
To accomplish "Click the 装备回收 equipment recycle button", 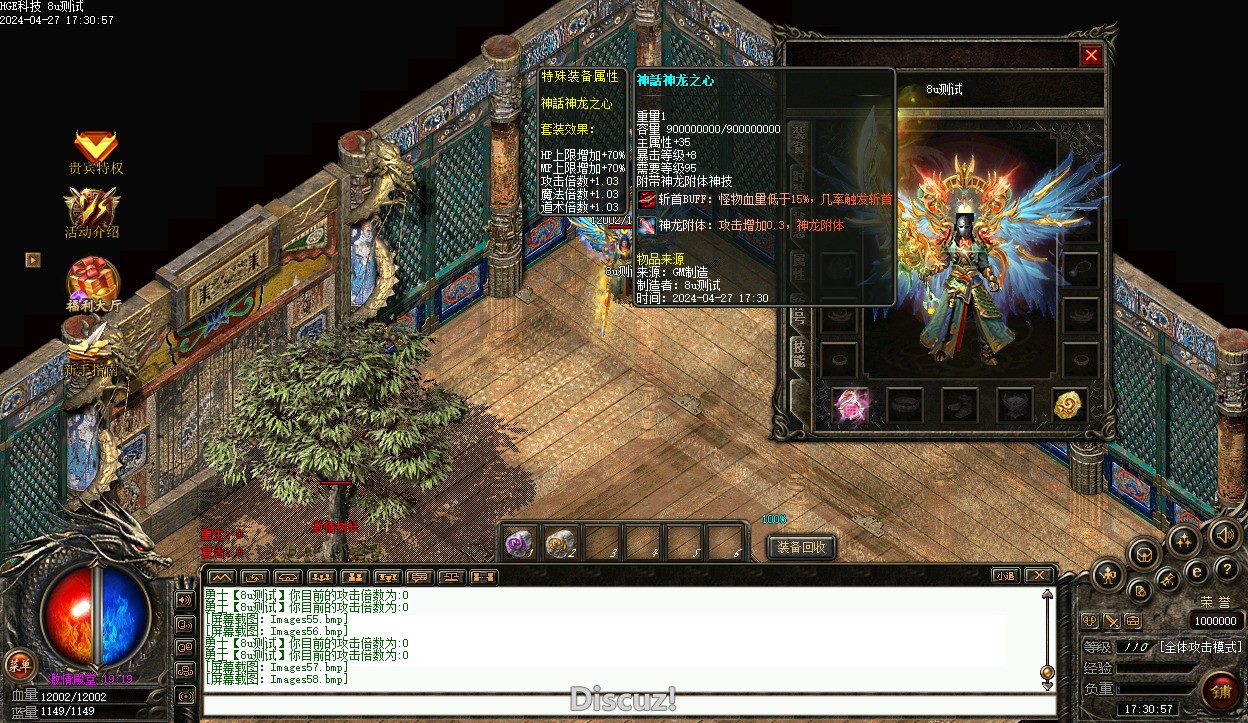I will click(x=801, y=547).
